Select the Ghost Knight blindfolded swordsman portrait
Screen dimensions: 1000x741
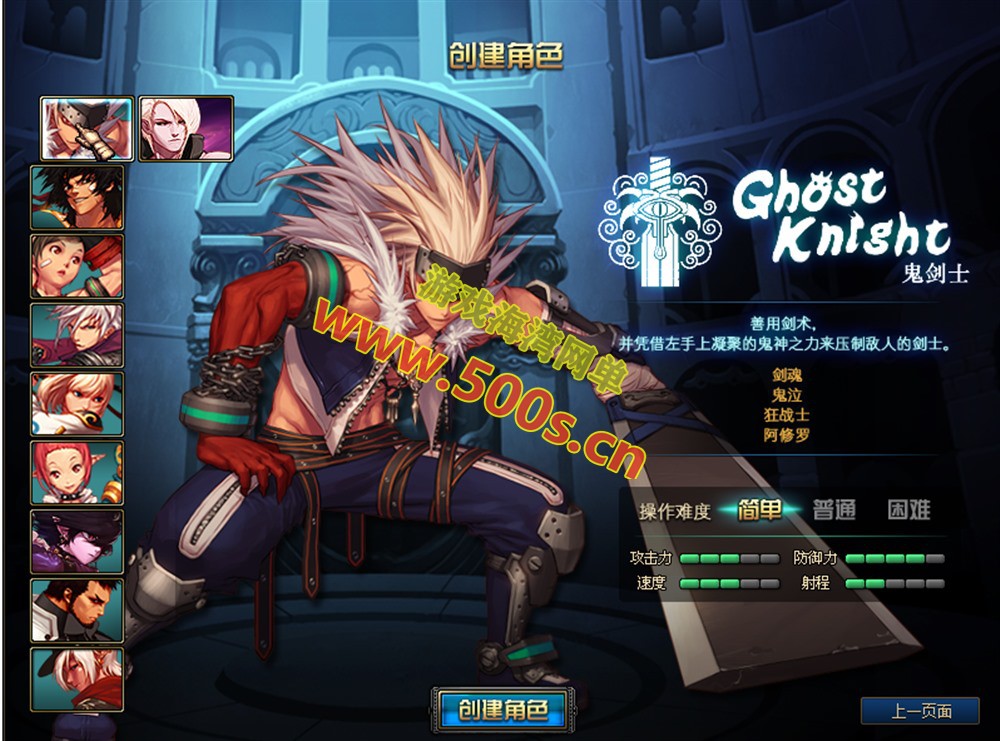click(x=87, y=128)
